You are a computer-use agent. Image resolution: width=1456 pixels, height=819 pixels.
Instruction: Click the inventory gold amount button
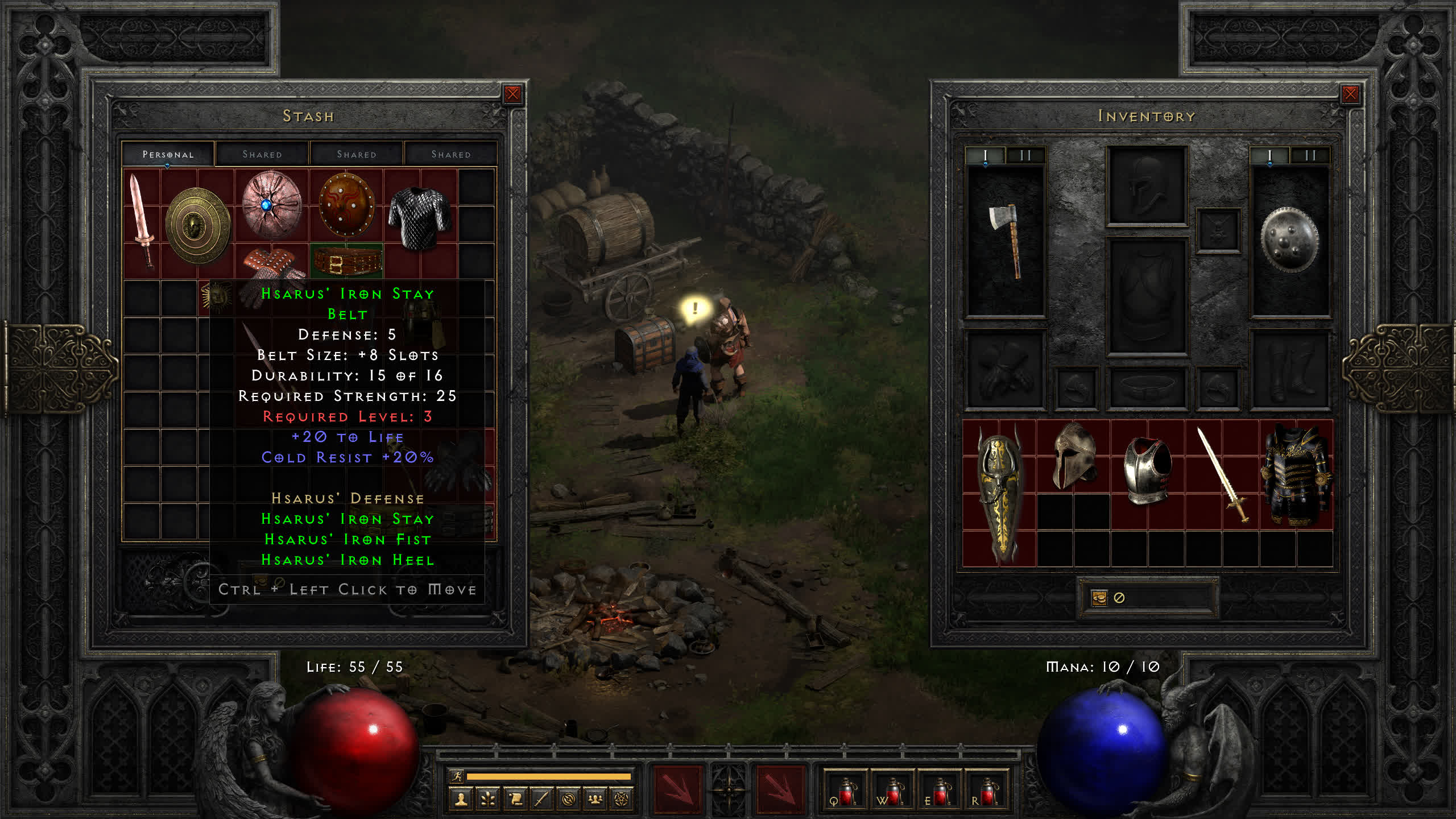tap(1099, 598)
